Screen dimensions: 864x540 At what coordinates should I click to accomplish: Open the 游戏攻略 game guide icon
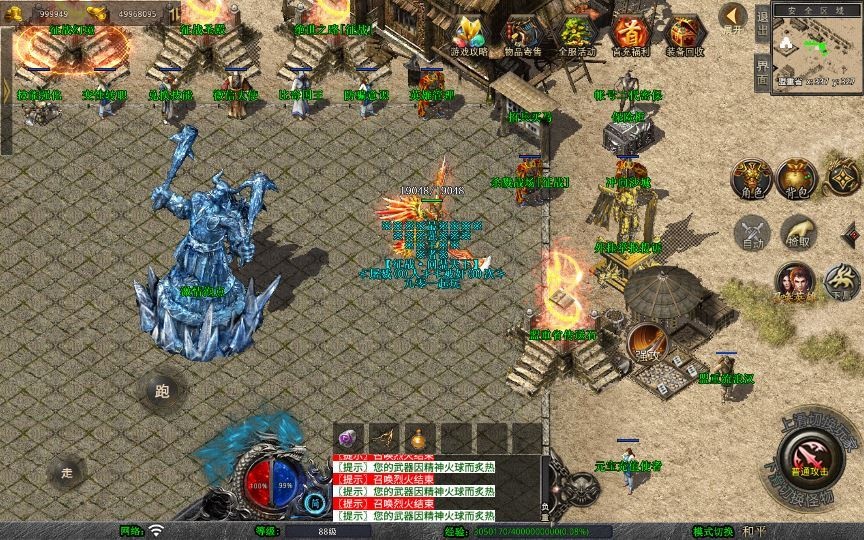(468, 33)
